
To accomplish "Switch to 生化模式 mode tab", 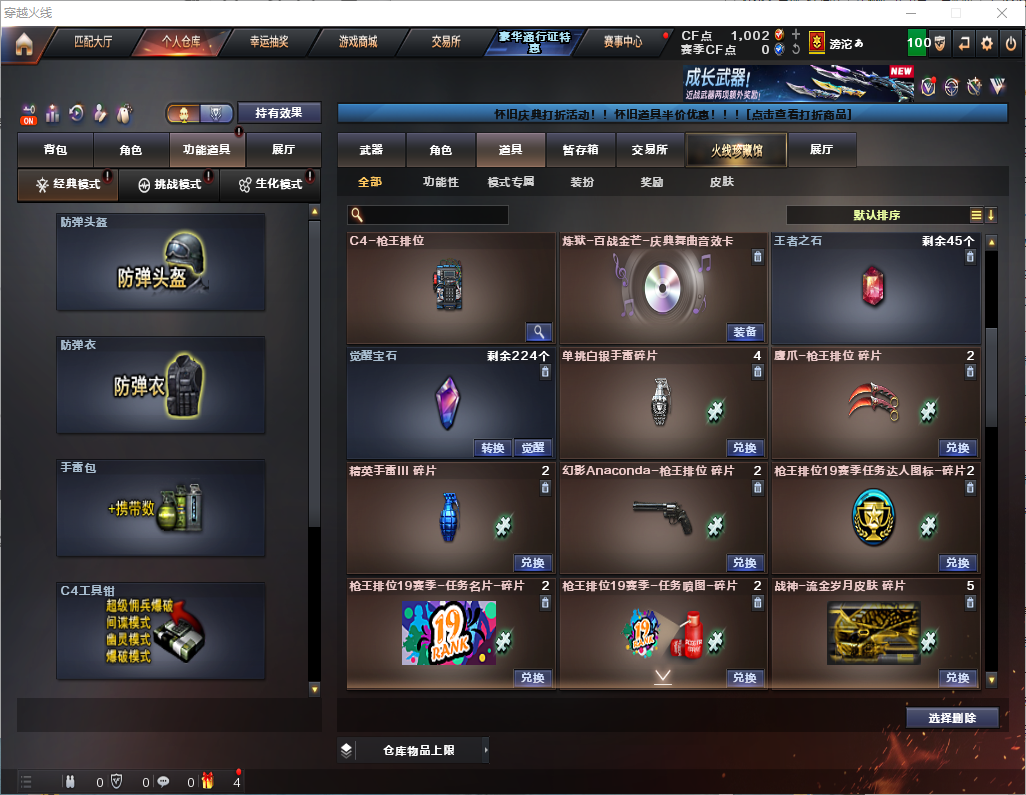I will point(270,185).
